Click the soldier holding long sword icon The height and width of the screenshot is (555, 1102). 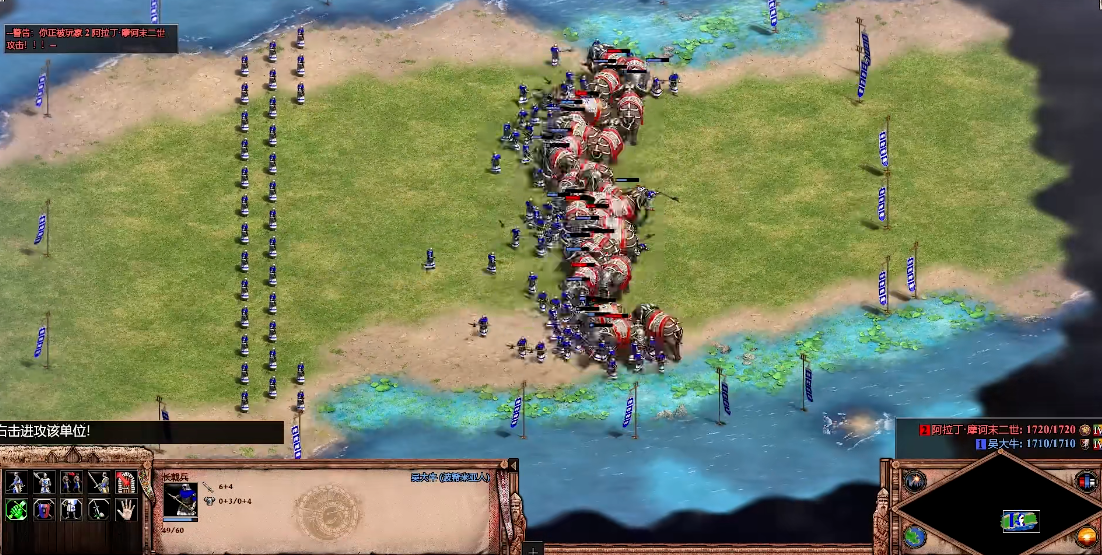tap(98, 482)
